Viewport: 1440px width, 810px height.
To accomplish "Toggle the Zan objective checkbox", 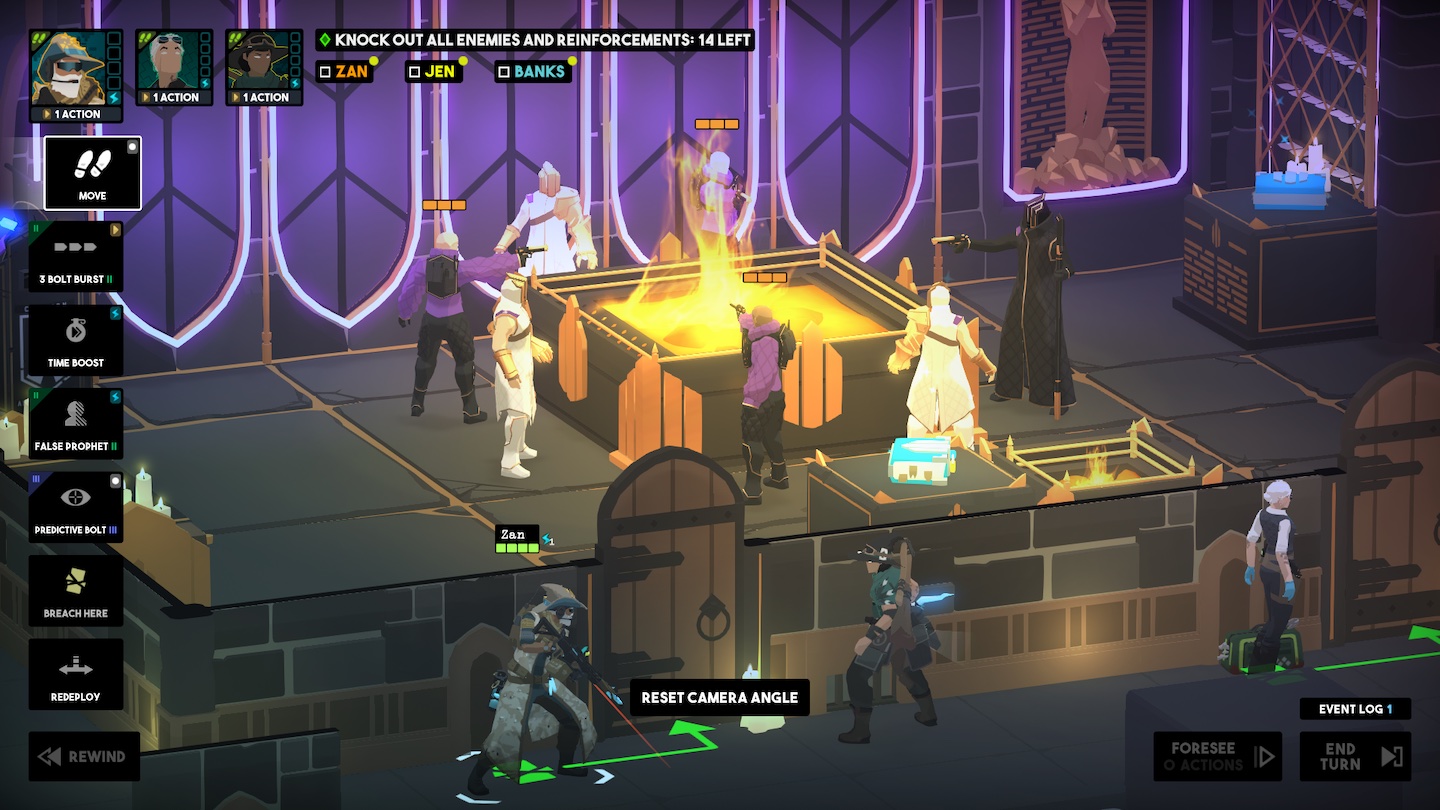I will (x=324, y=72).
